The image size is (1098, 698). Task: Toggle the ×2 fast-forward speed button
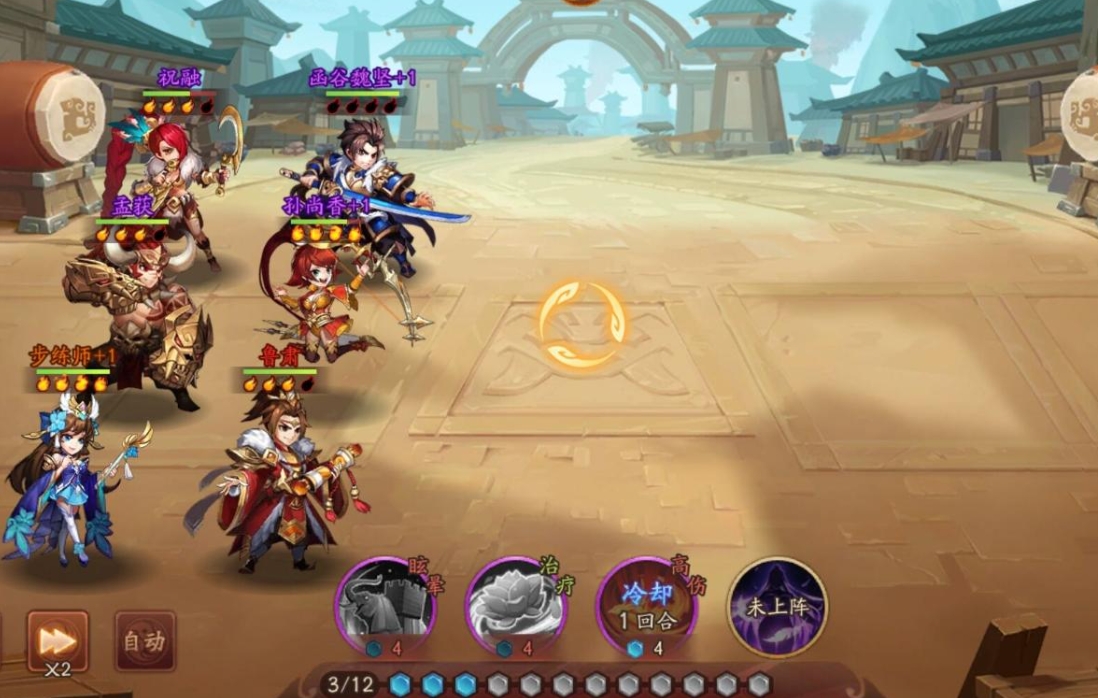(57, 641)
